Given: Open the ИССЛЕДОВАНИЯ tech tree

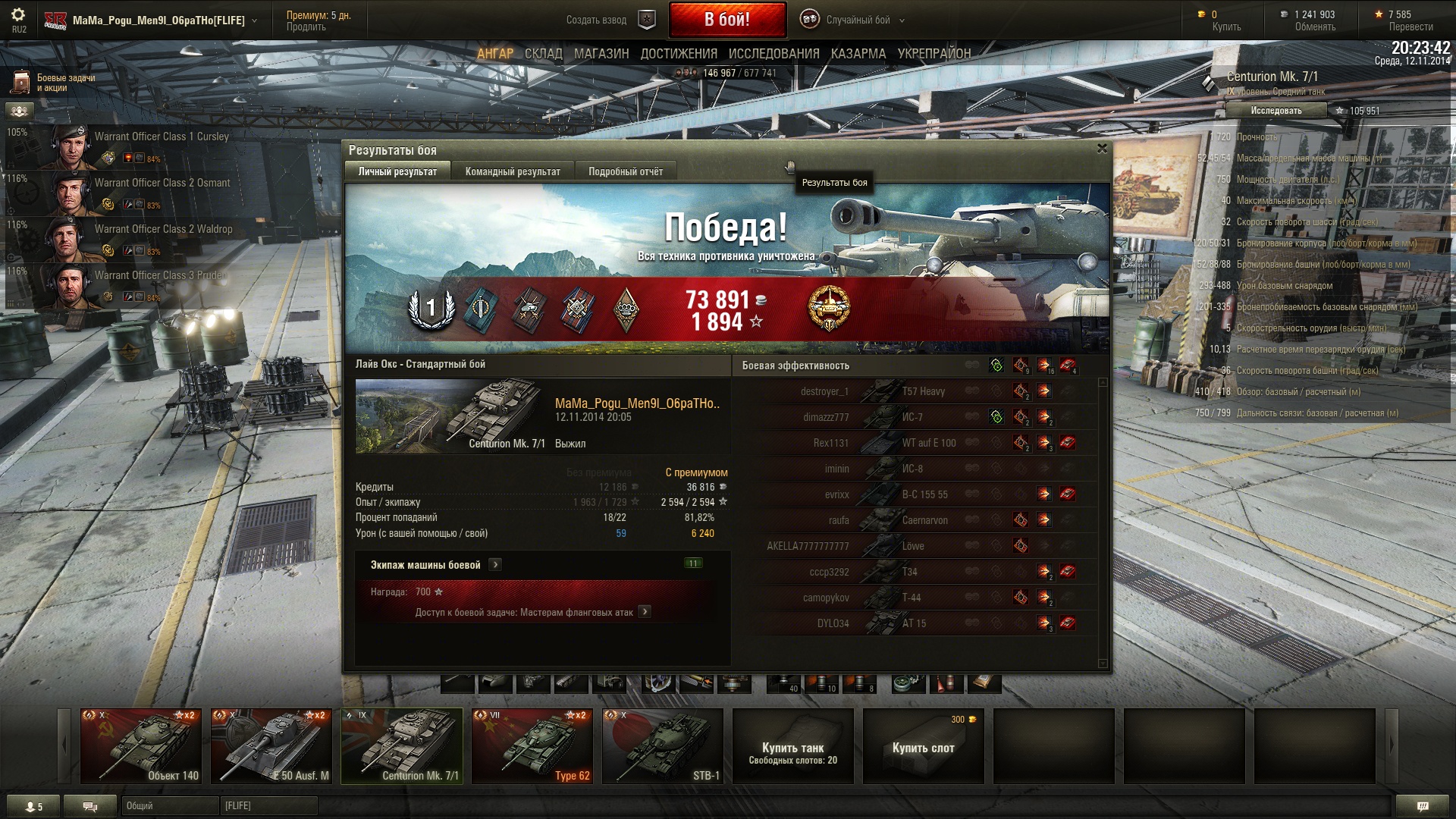Looking at the screenshot, I should pyautogui.click(x=773, y=54).
